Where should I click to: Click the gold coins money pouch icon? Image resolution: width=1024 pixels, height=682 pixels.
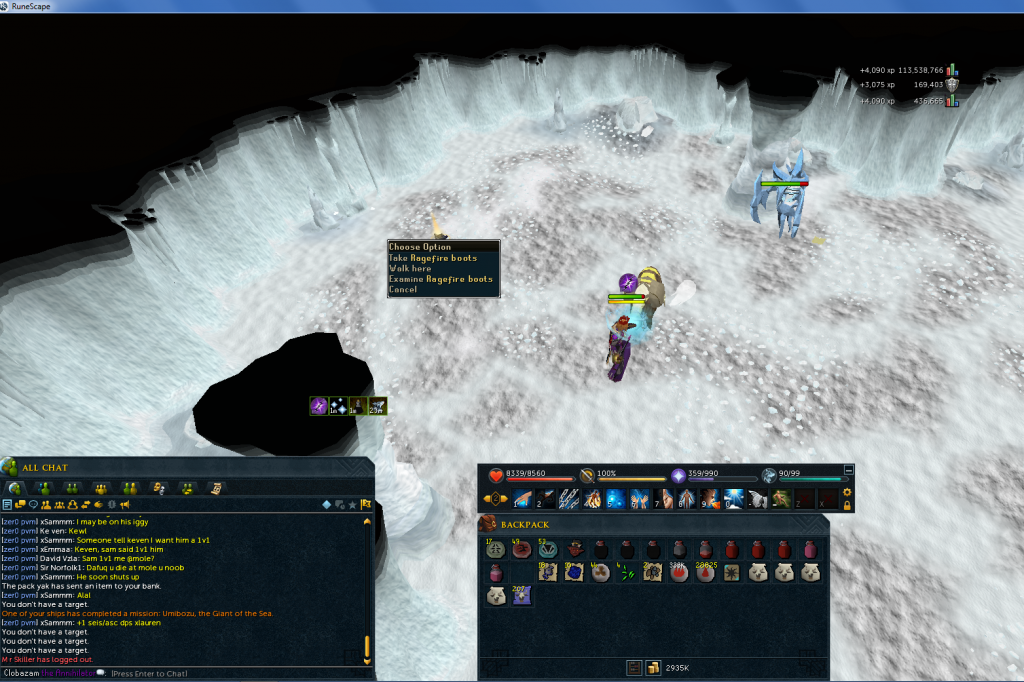click(x=653, y=667)
